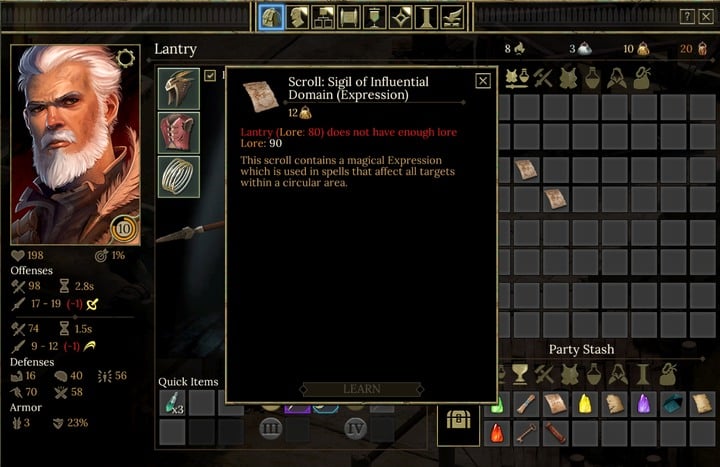The width and height of the screenshot is (720, 467).
Task: Open the four-pointed star tab
Action: 402,17
